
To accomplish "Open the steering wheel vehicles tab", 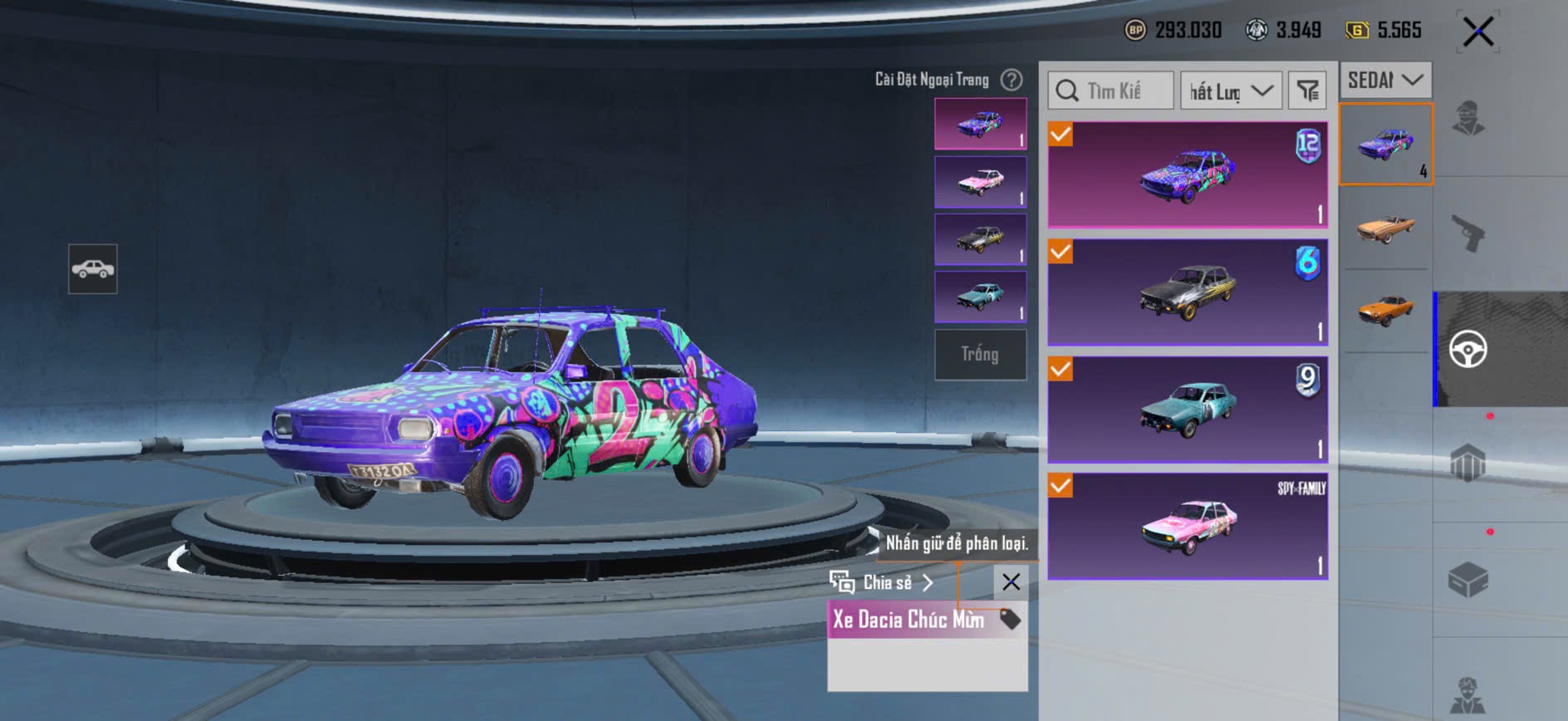I will tap(1468, 349).
